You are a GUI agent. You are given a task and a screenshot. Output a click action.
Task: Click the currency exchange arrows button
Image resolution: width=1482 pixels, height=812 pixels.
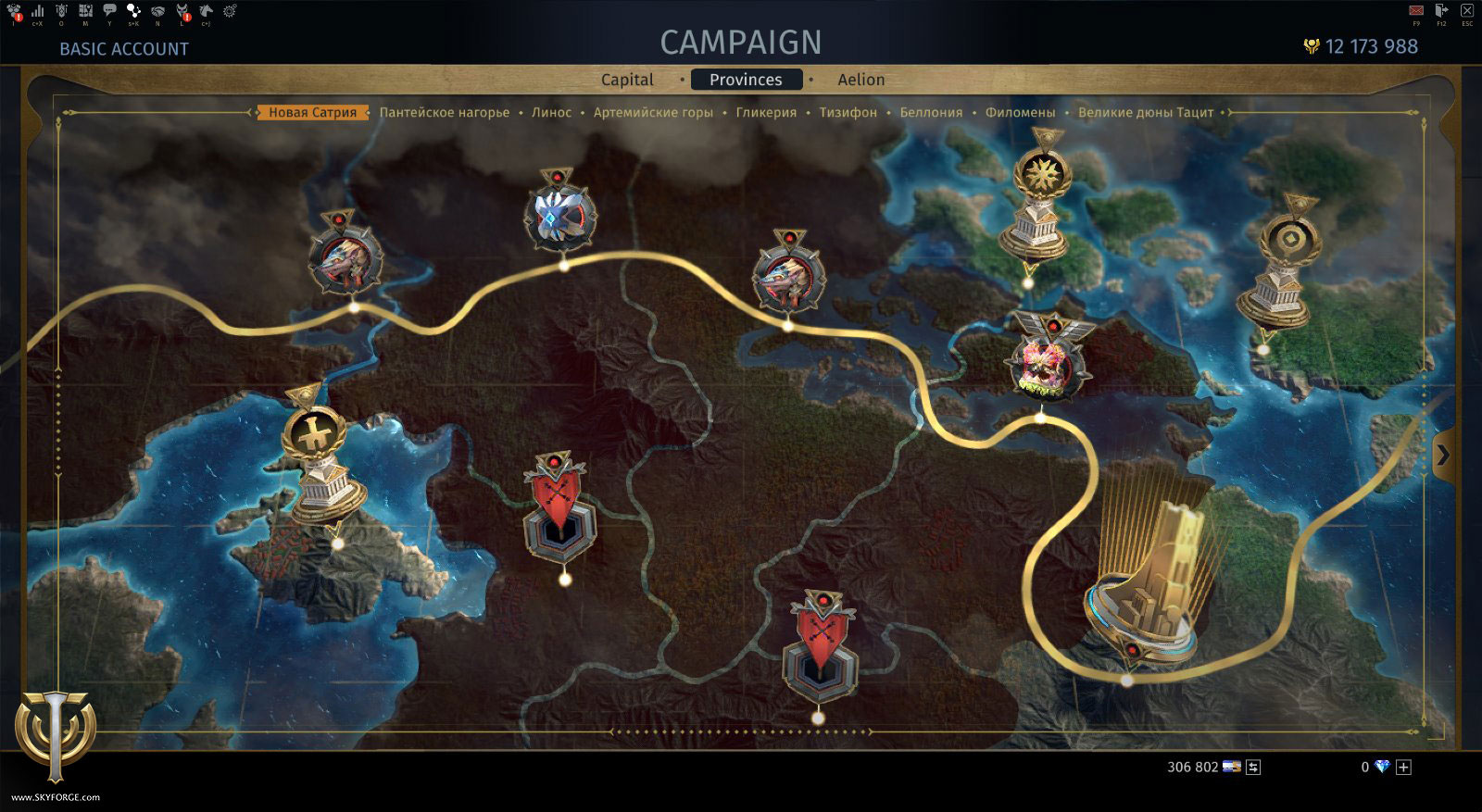pos(1253,768)
